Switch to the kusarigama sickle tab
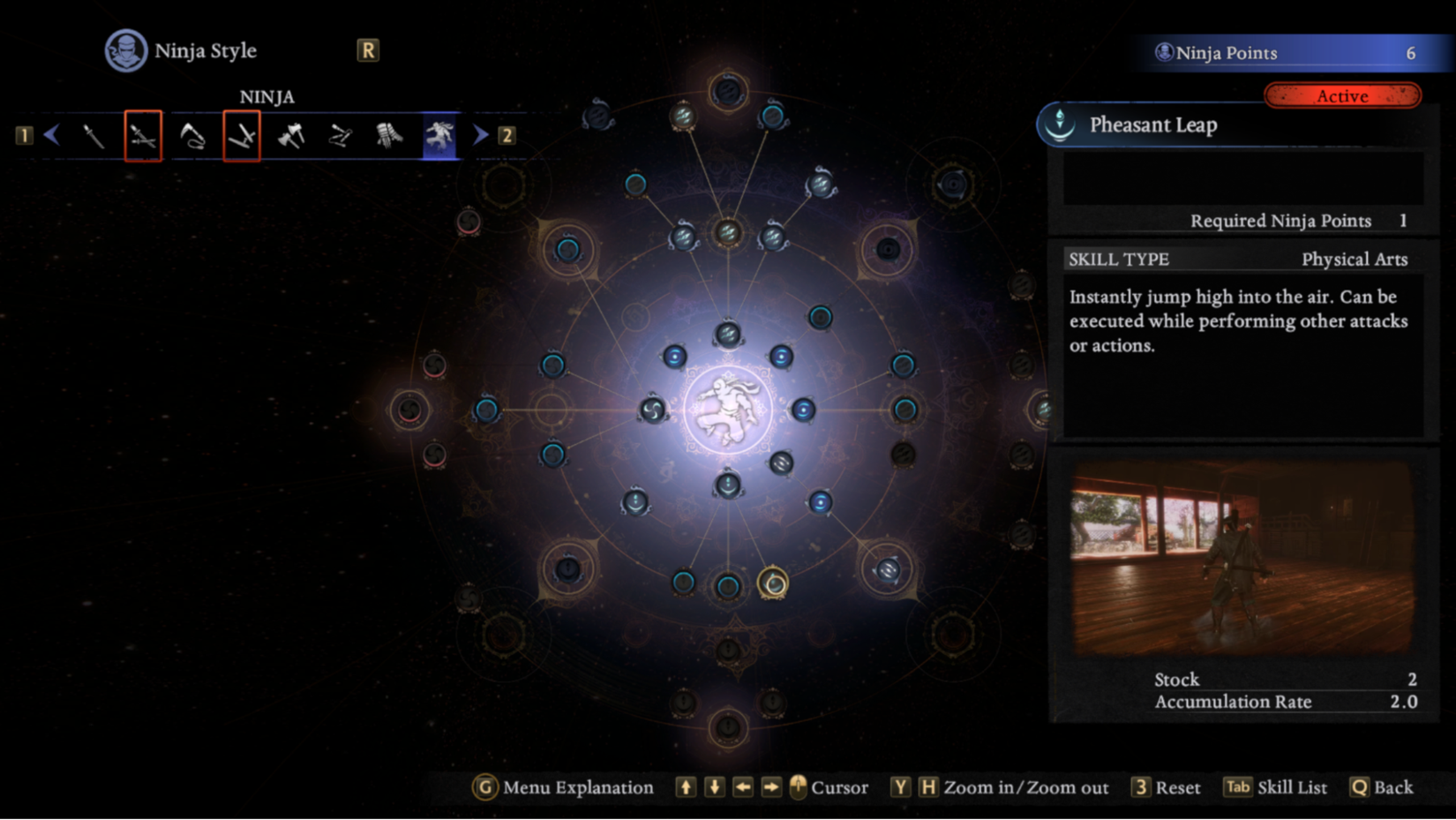1456x820 pixels. point(192,136)
